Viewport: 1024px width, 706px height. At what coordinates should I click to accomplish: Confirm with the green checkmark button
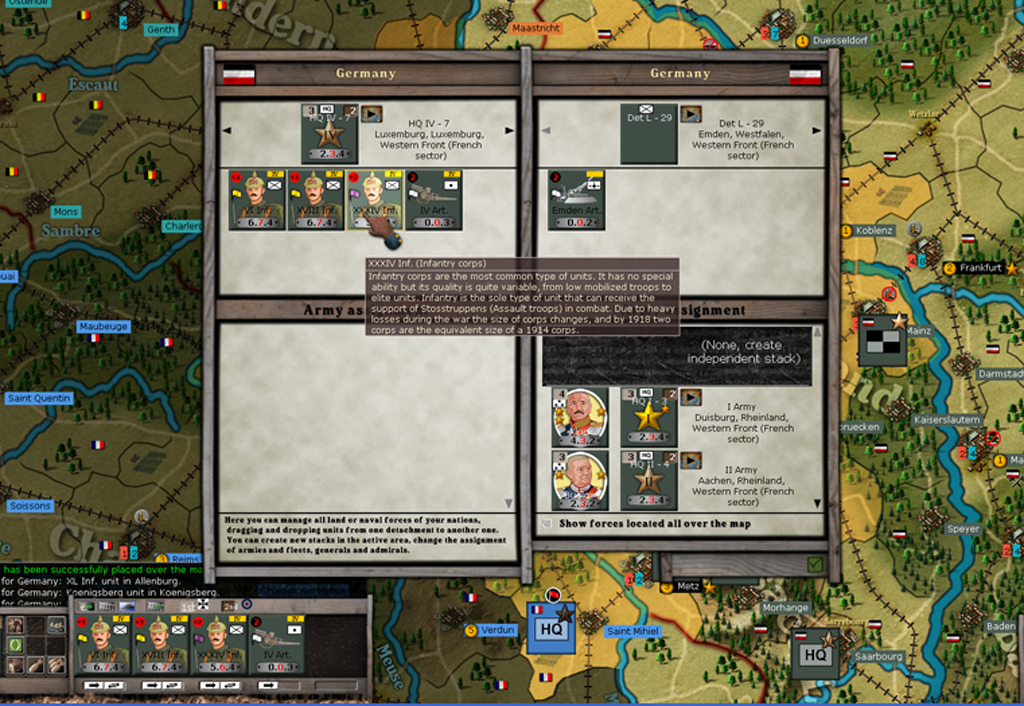(x=815, y=565)
